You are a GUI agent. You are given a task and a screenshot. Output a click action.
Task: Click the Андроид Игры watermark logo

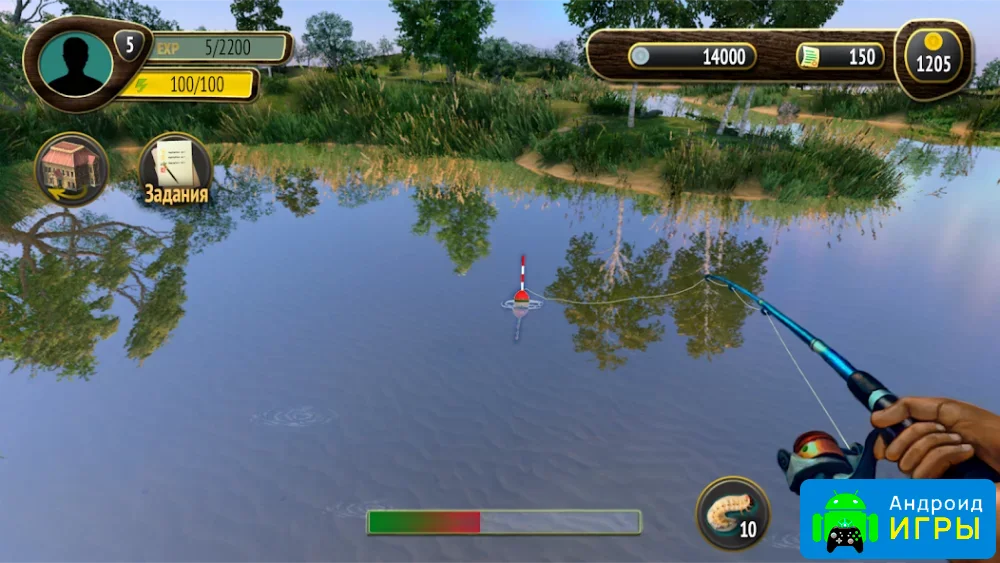897,519
